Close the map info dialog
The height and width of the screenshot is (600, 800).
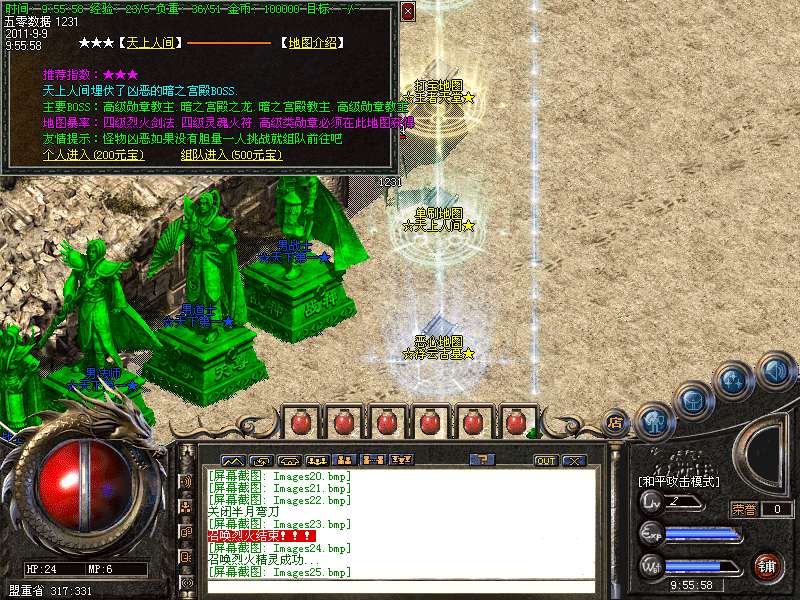pyautogui.click(x=408, y=12)
